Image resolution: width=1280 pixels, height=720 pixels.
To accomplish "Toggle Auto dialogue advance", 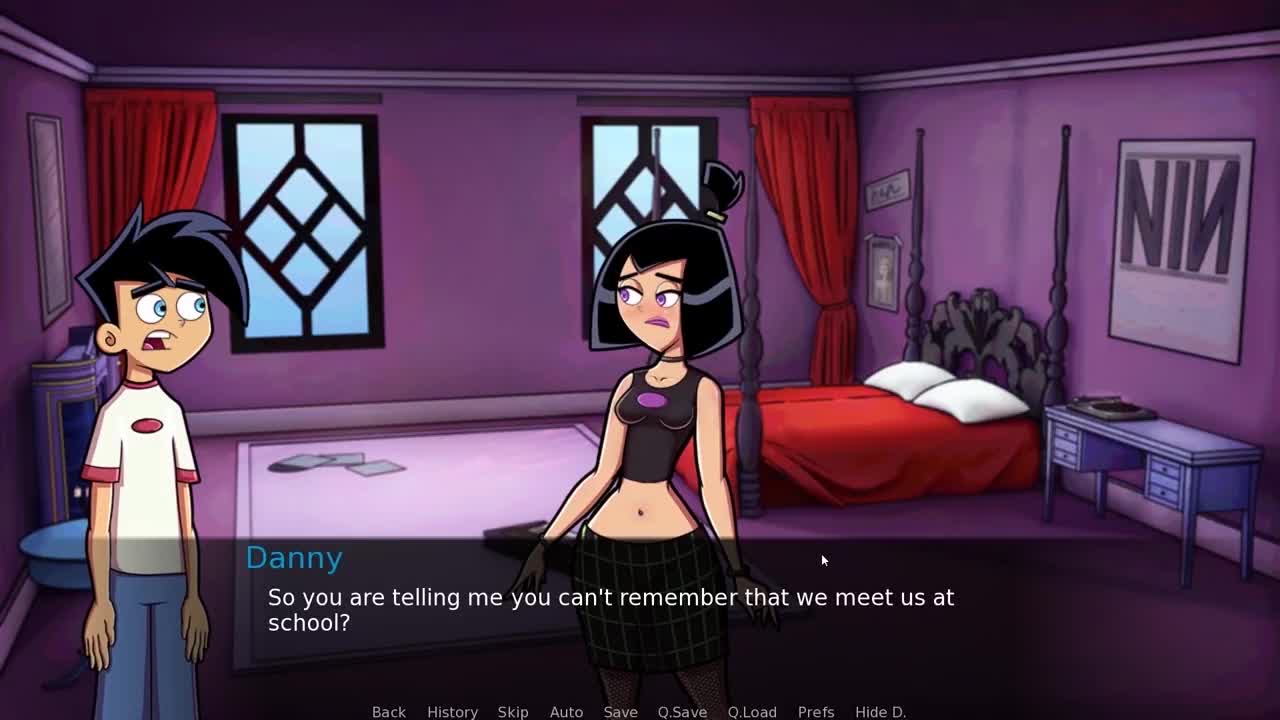I will 566,711.
